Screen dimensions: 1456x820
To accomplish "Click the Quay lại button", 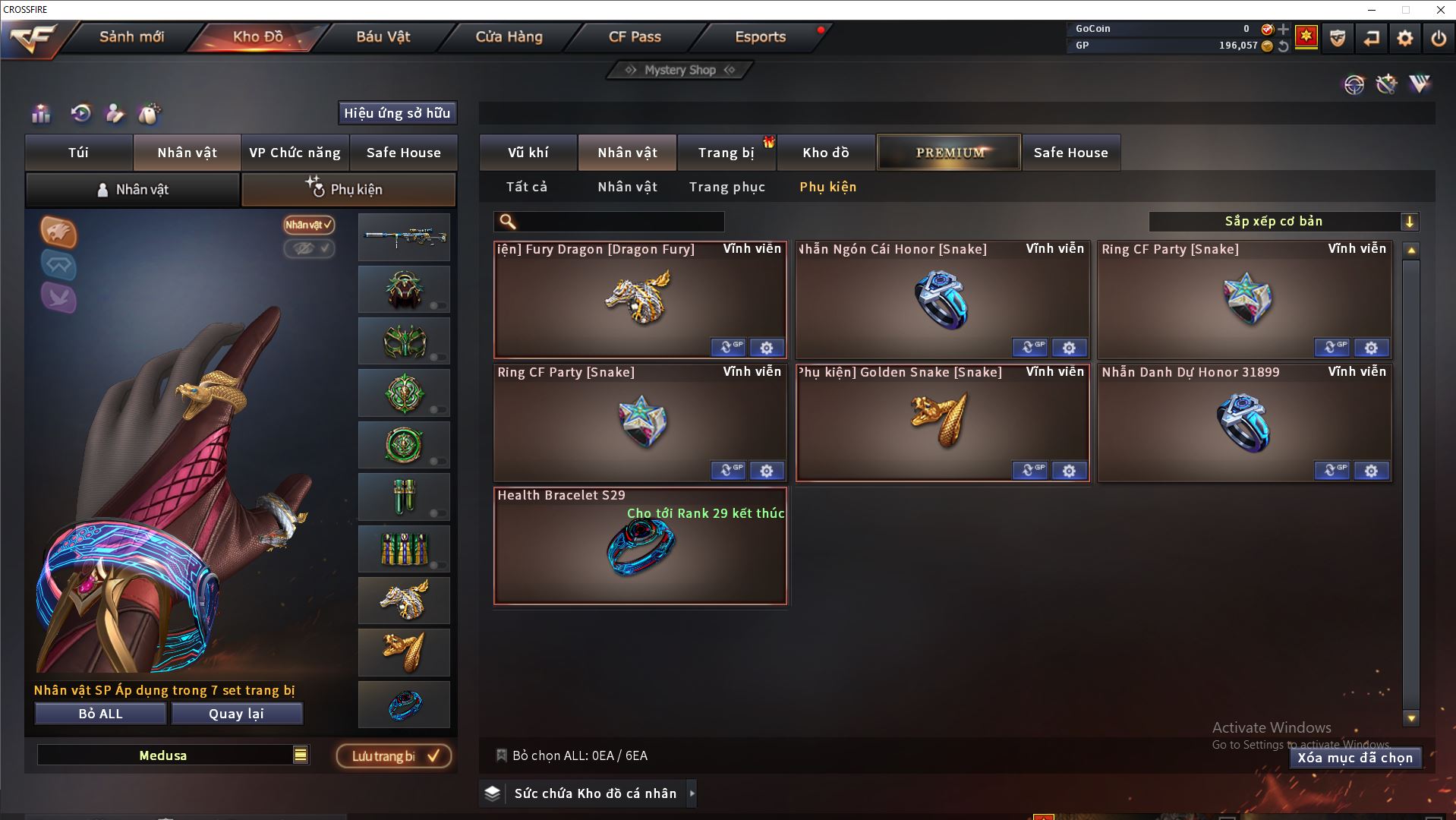I will [x=237, y=714].
